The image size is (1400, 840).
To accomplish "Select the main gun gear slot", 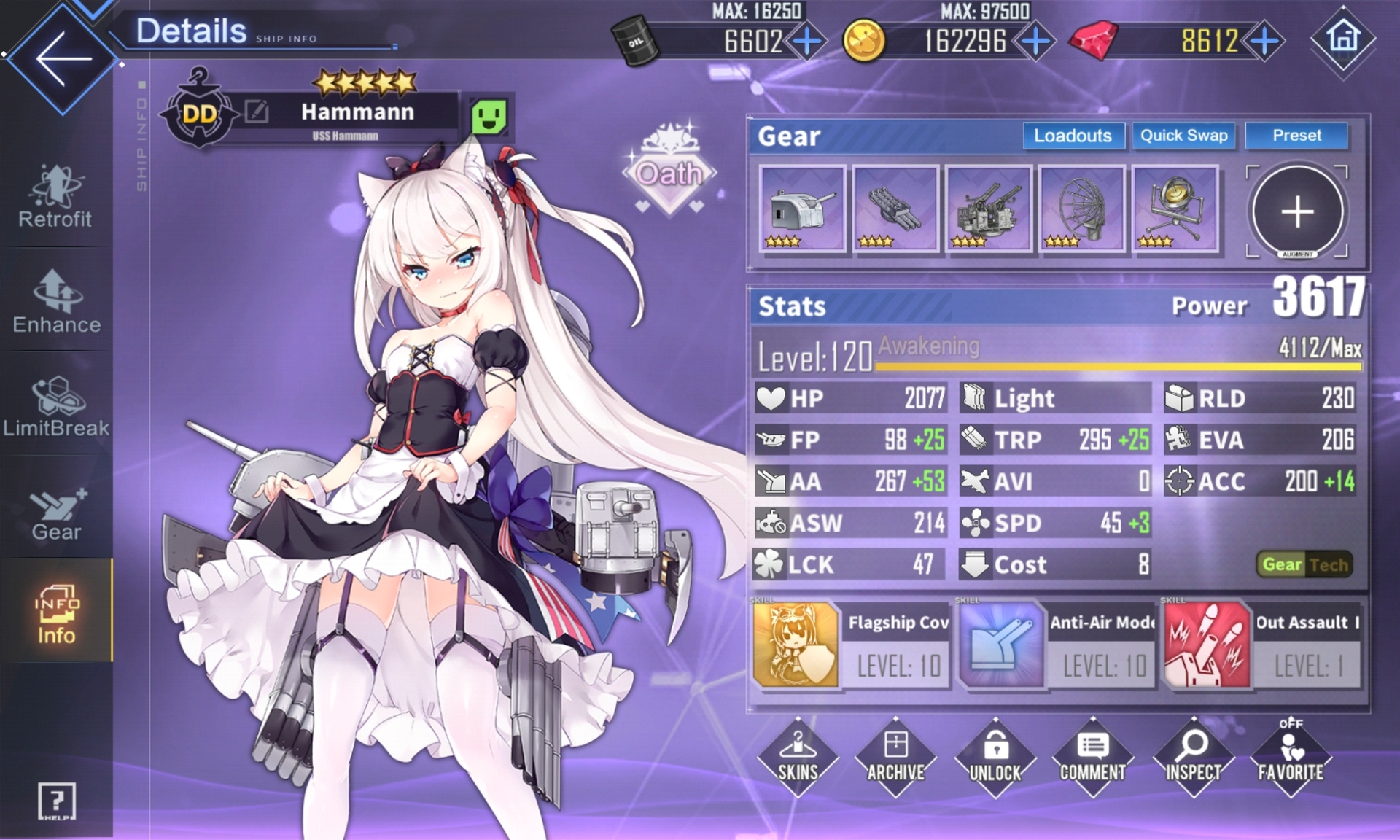I will [x=802, y=209].
